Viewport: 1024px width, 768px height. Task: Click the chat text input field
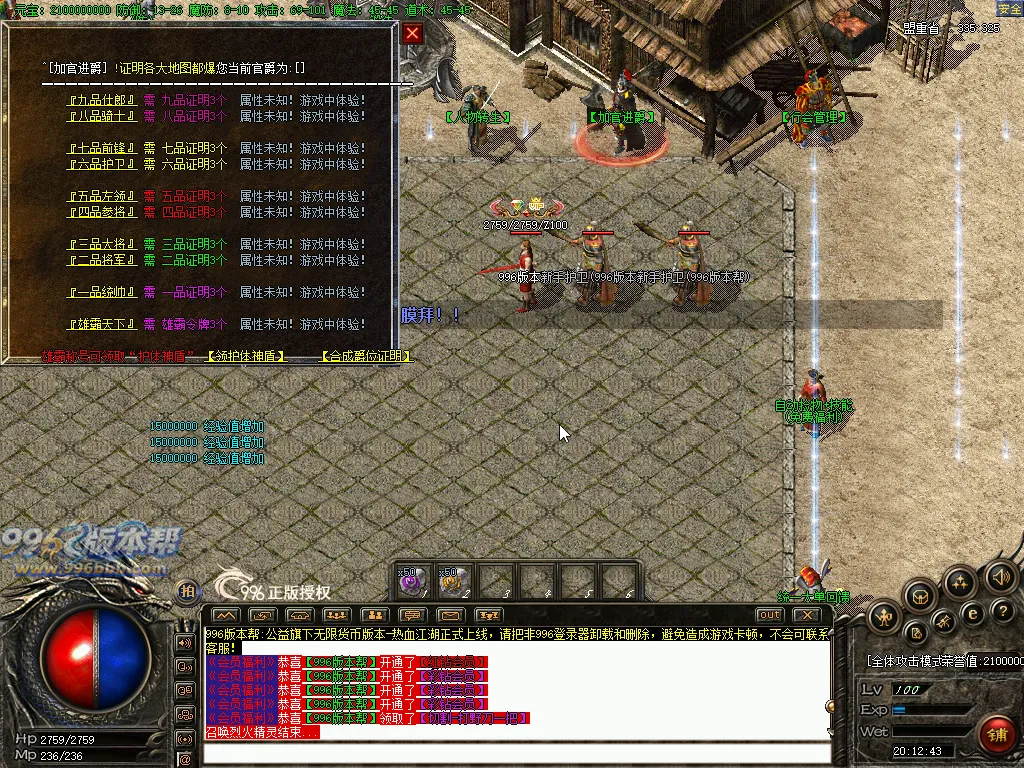[515, 752]
